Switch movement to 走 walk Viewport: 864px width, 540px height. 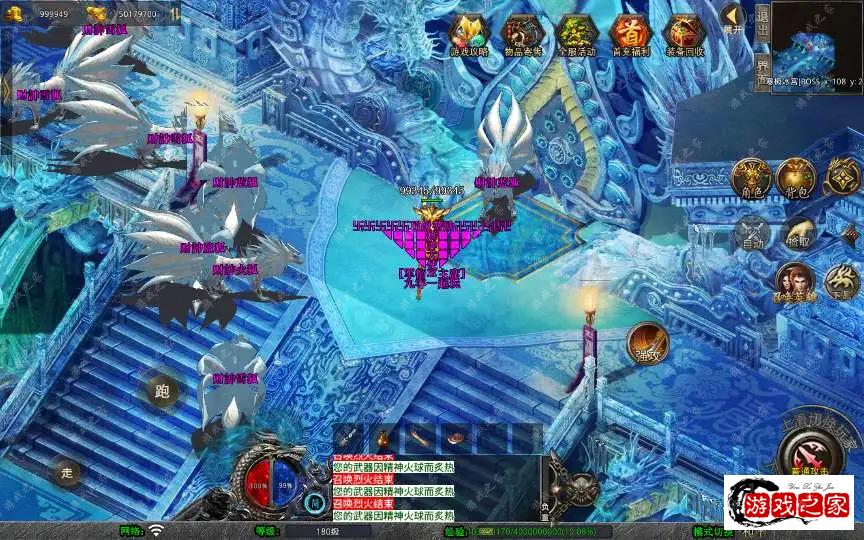68,471
